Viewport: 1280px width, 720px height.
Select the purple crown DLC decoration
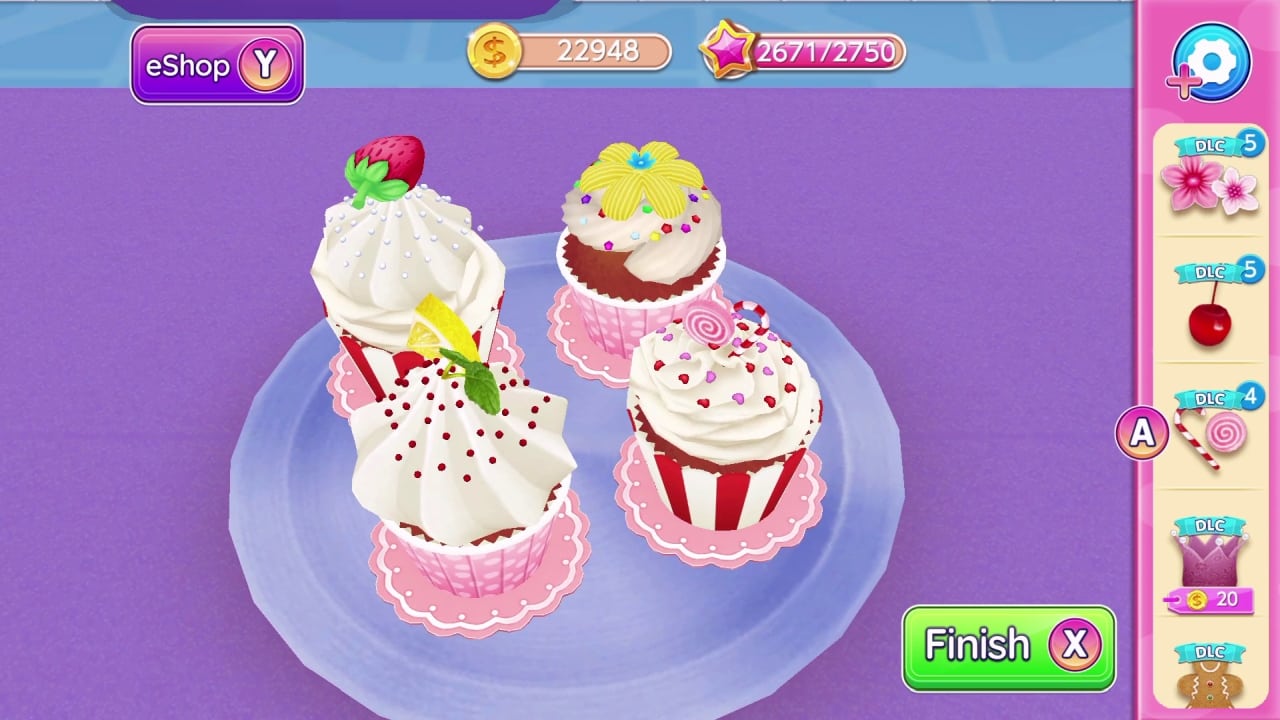1210,560
